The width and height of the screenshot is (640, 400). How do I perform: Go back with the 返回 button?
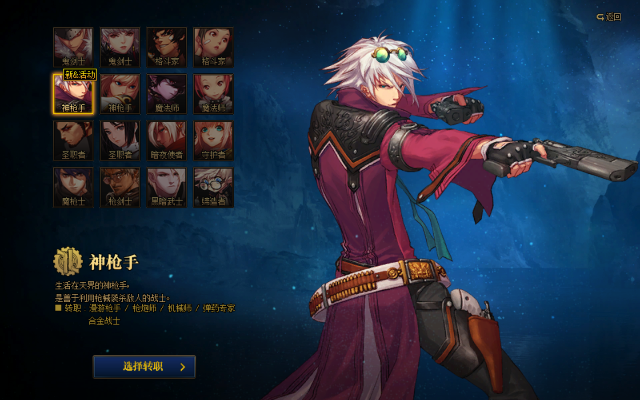coord(608,16)
